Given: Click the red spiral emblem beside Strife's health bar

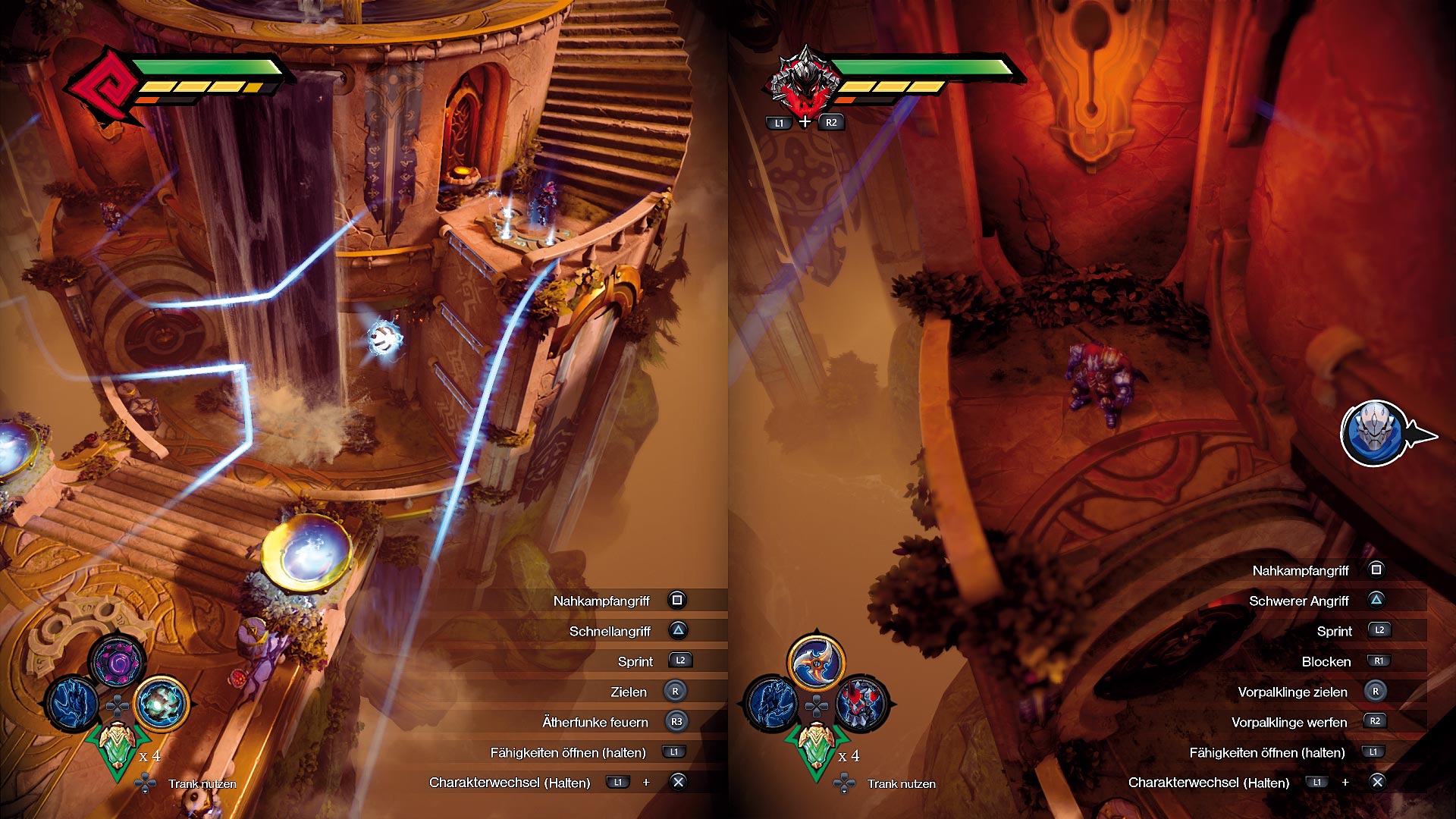Looking at the screenshot, I should point(104,85).
